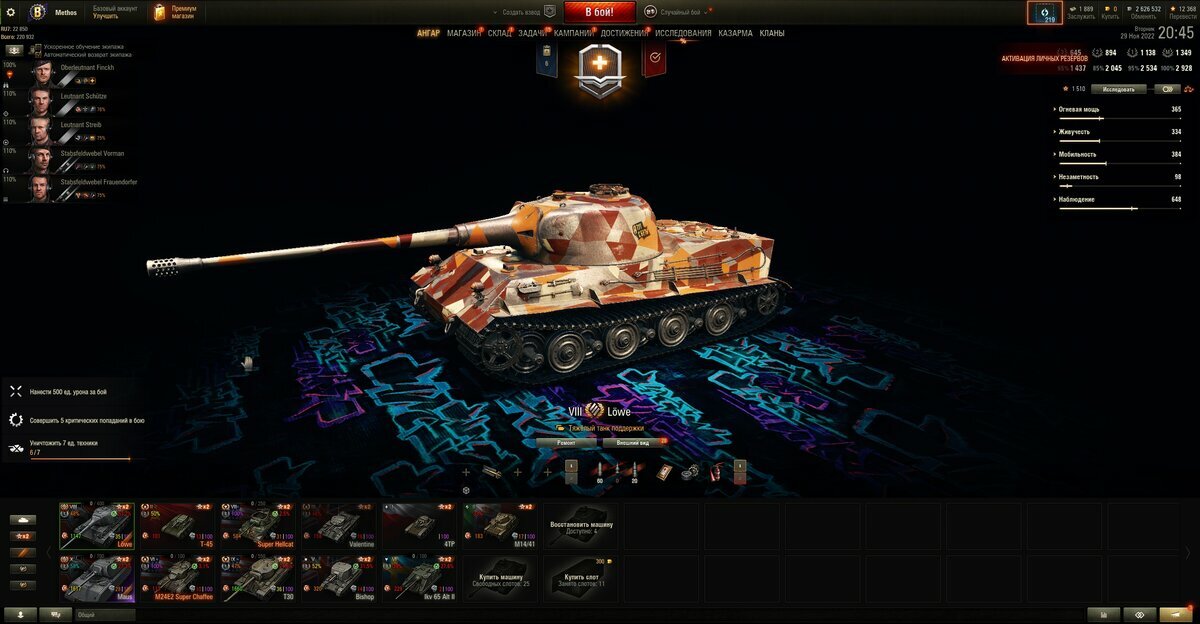Click Купить слот to buy a slot

581,579
